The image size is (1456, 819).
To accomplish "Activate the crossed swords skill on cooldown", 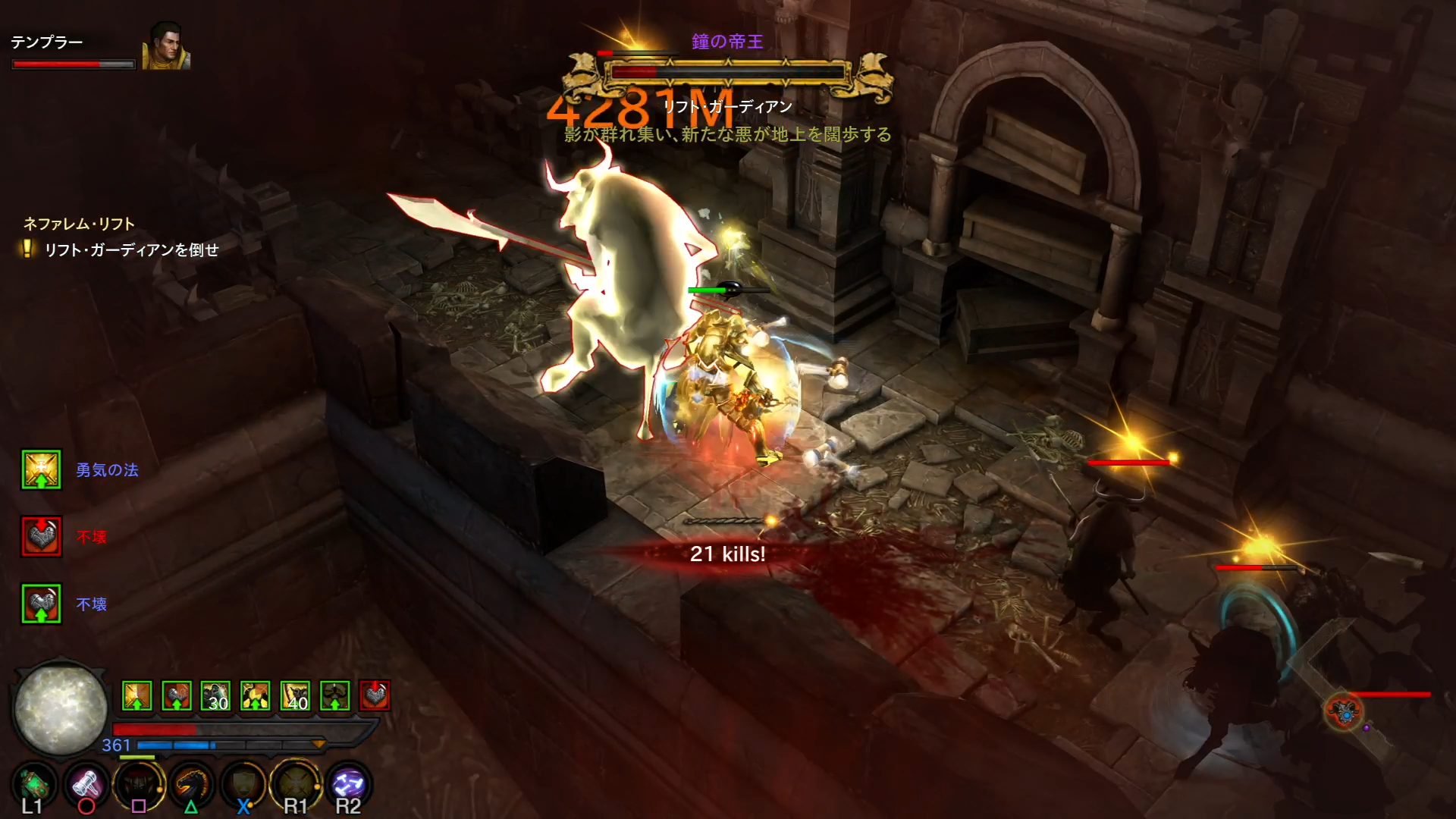I will click(295, 786).
